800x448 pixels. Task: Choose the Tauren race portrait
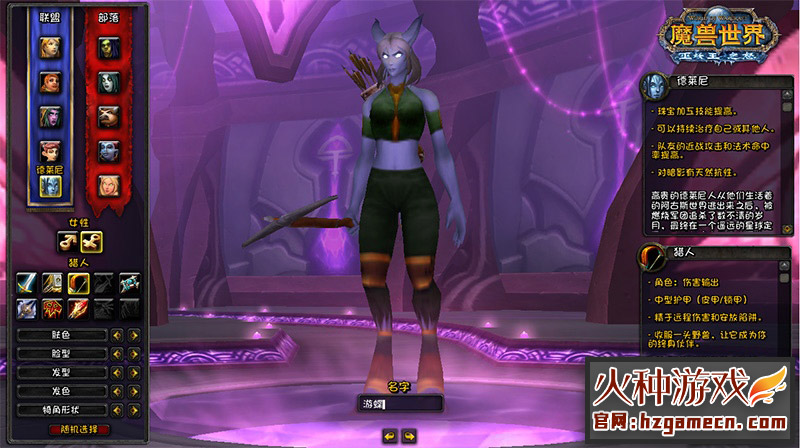[x=107, y=116]
